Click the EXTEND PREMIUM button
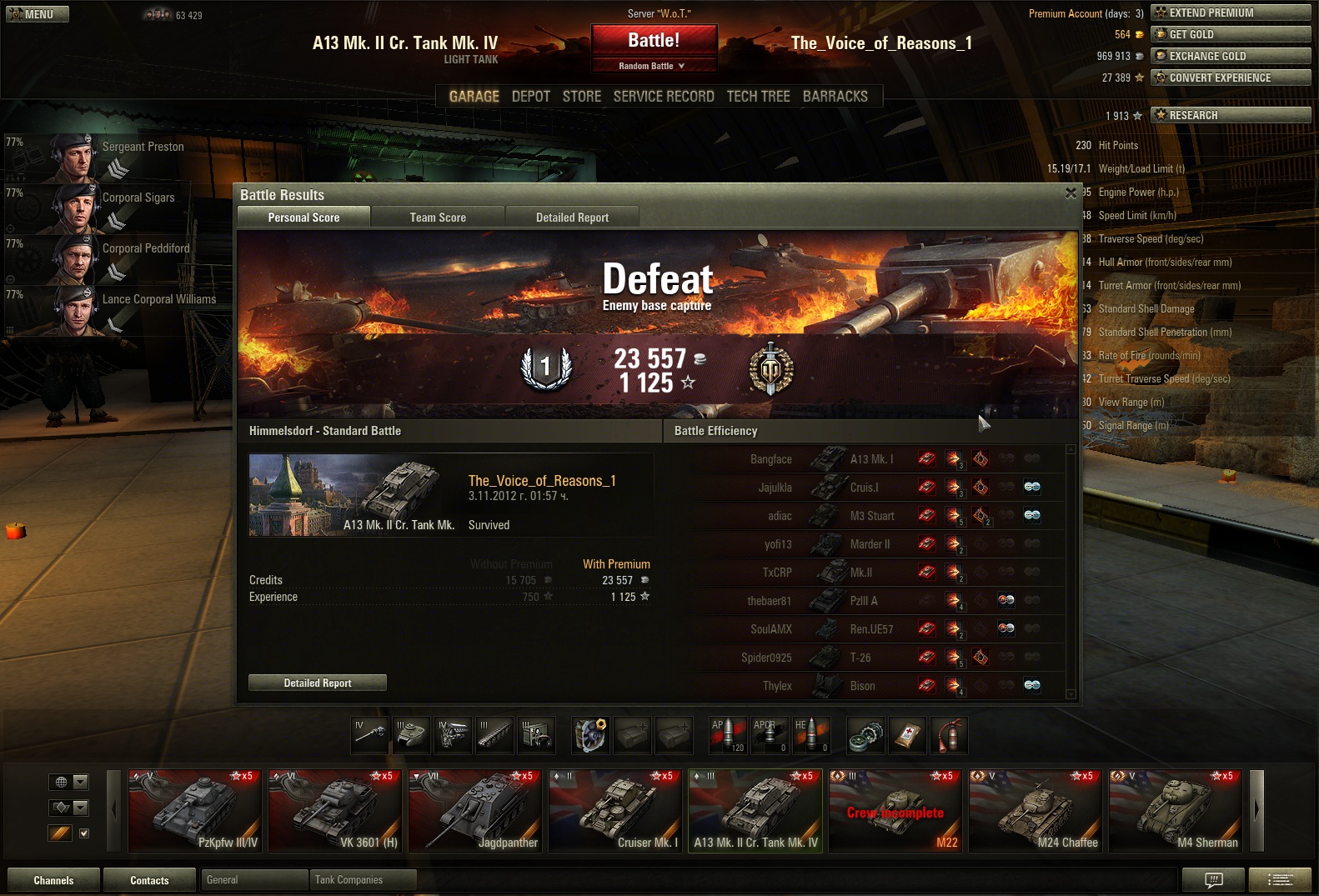Viewport: 1319px width, 896px height. pos(1230,13)
